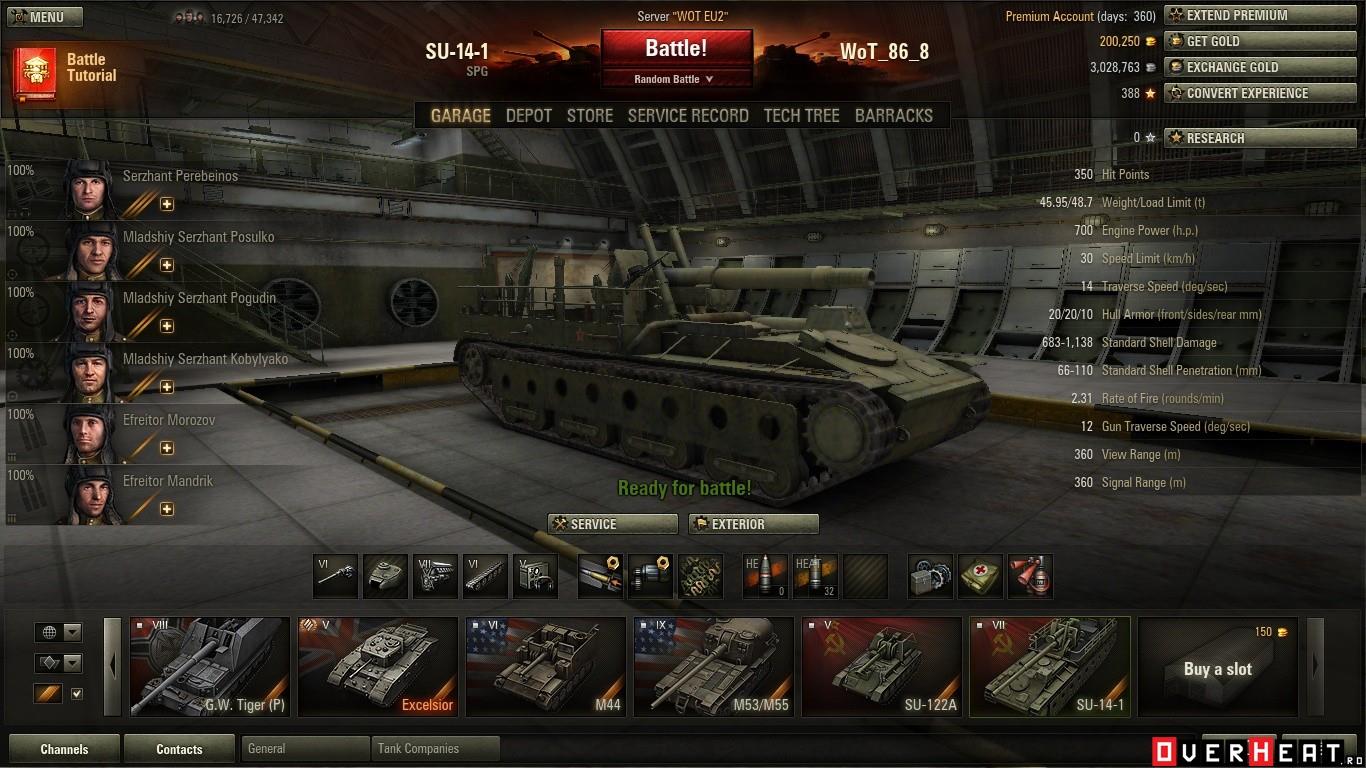Image resolution: width=1366 pixels, height=768 pixels.
Task: View the Service Record tab
Action: tap(688, 116)
